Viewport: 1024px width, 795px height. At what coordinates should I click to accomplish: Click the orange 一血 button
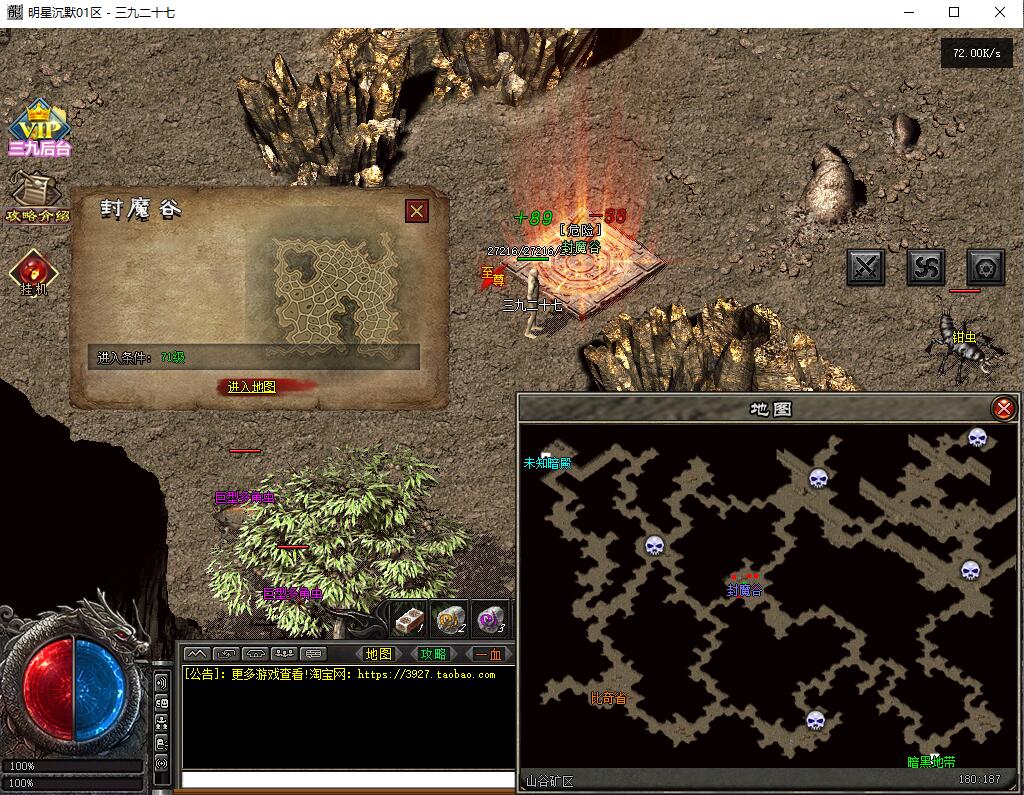click(x=488, y=654)
